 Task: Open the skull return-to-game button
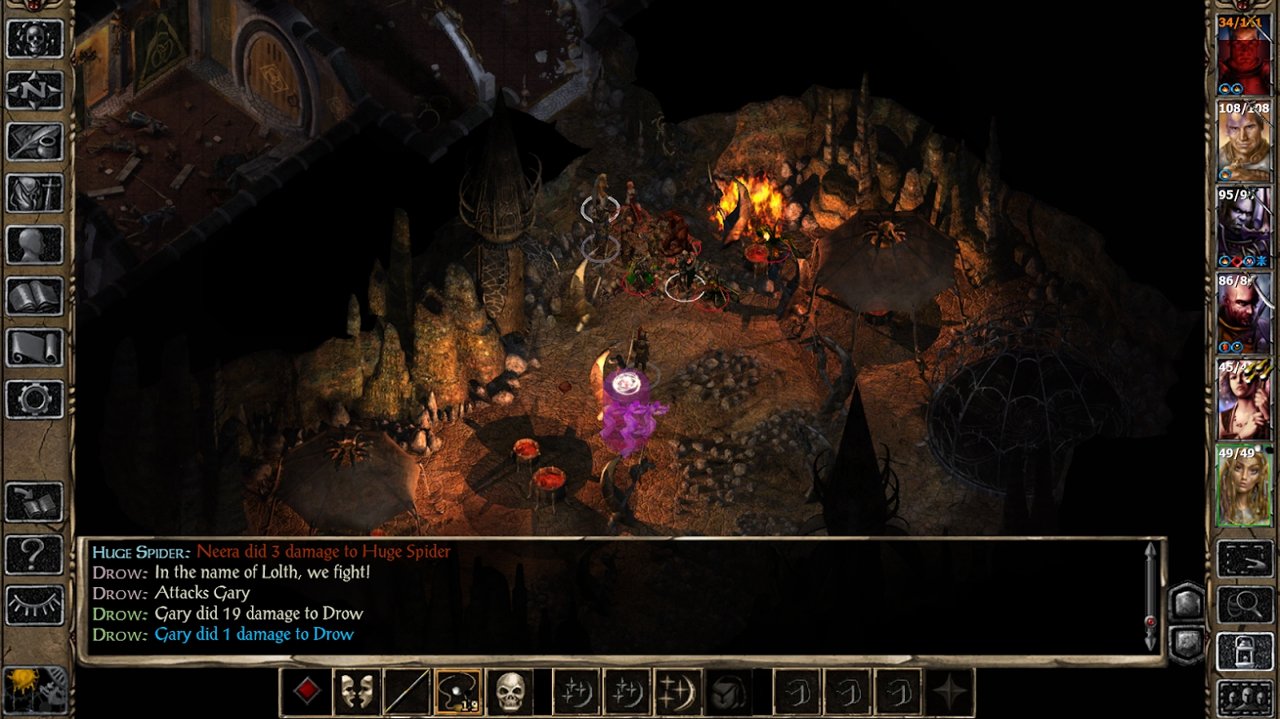[35, 39]
